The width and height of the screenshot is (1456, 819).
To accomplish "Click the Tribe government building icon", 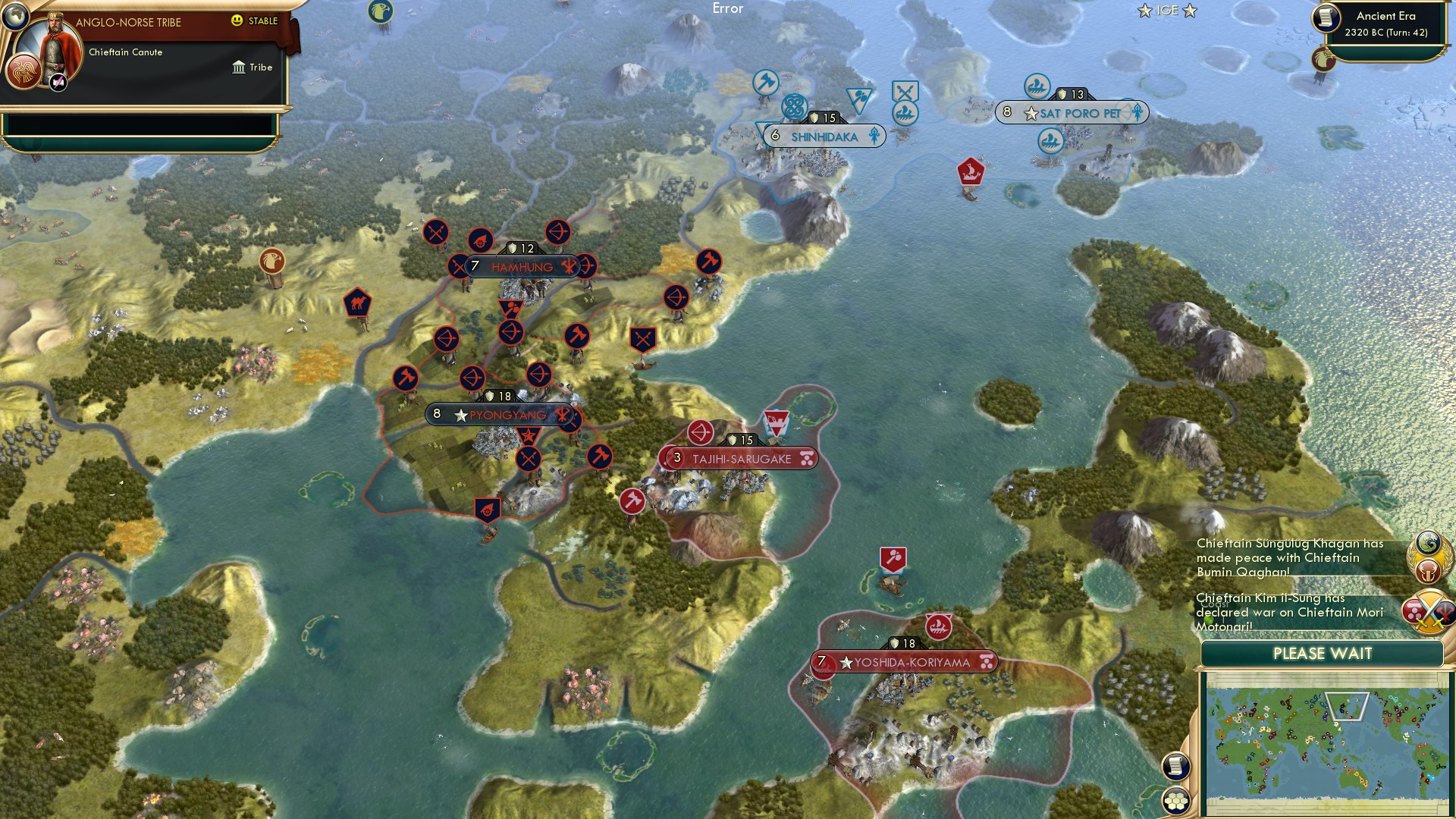I will point(237,67).
